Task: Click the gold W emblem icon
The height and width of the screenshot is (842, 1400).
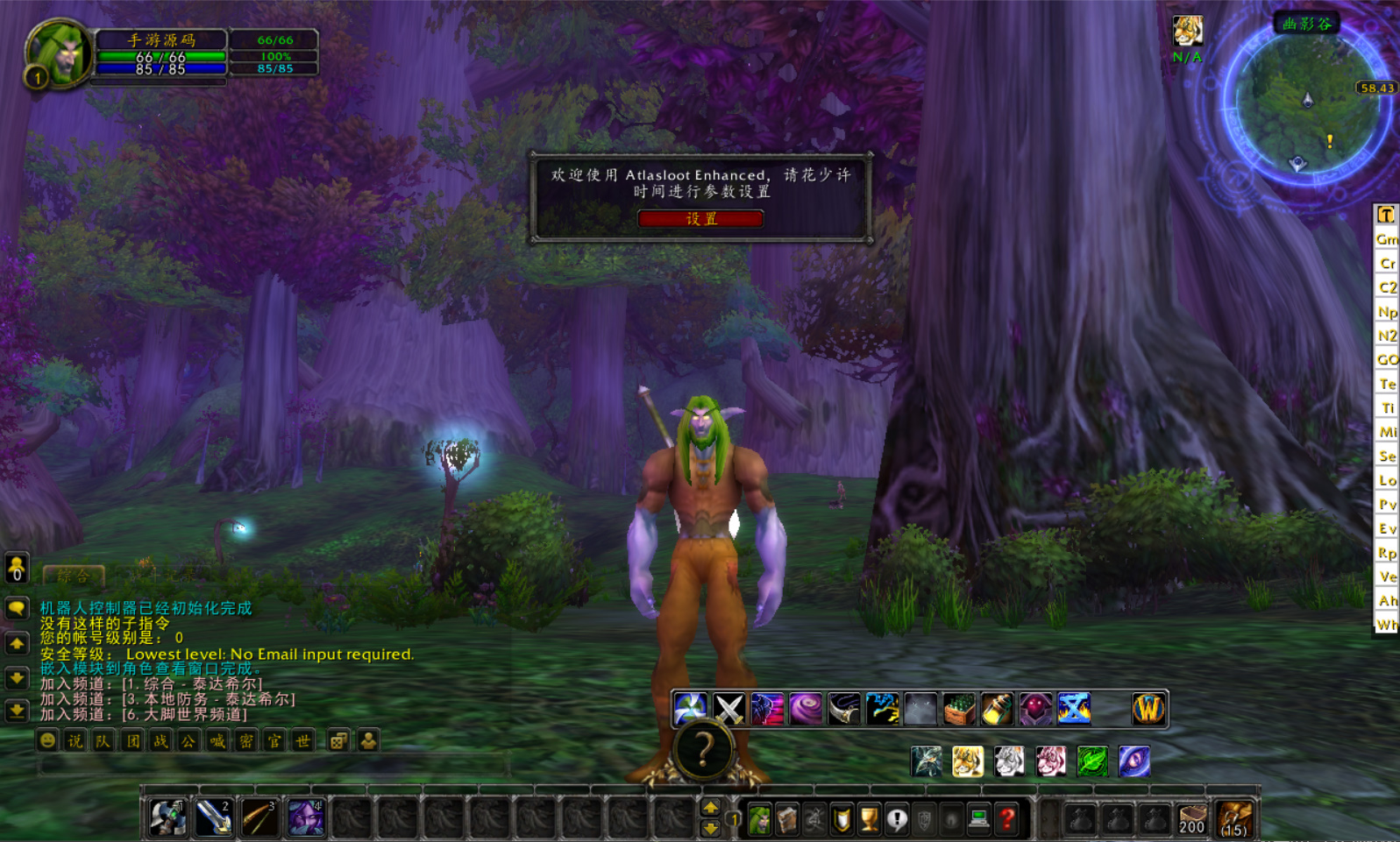Action: click(x=1148, y=709)
